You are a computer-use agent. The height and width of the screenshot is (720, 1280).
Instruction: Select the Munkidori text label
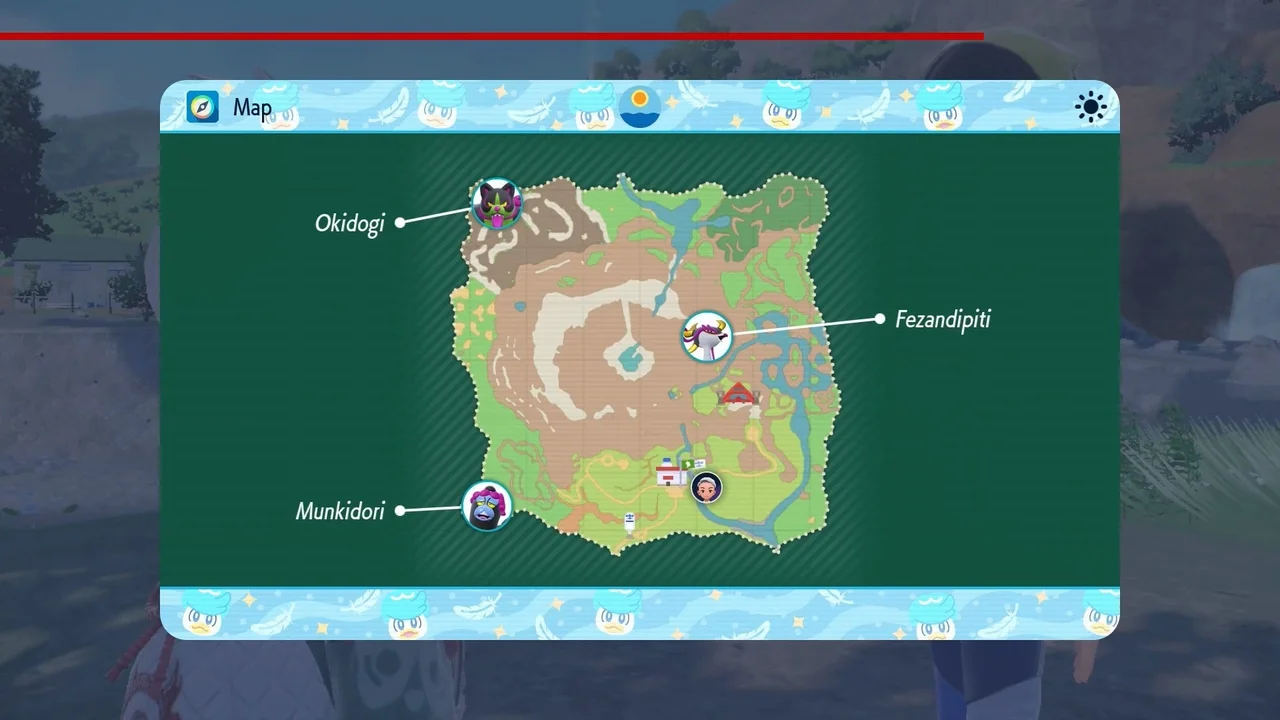(340, 510)
